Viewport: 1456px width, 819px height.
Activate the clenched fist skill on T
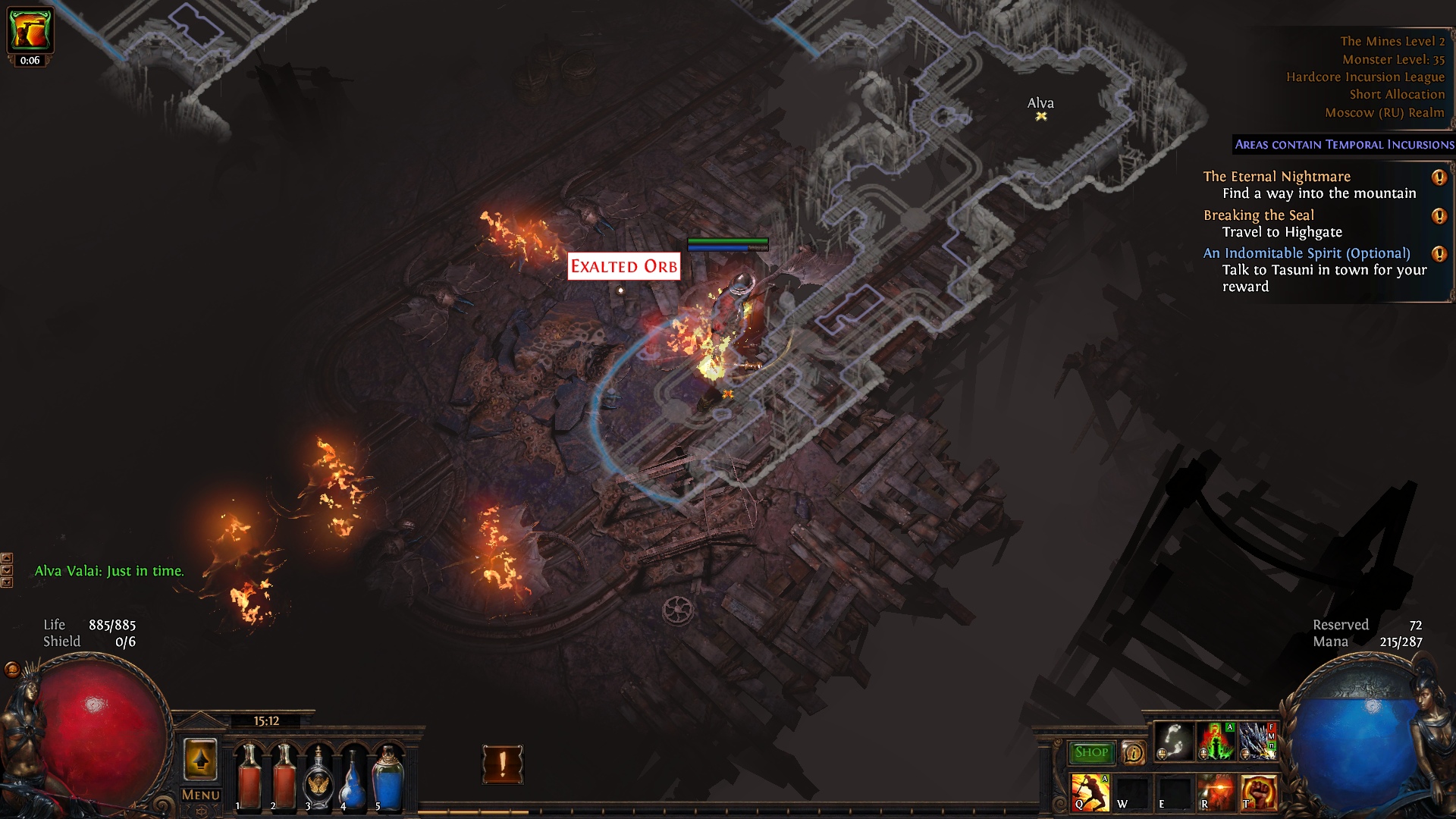pos(1258,792)
